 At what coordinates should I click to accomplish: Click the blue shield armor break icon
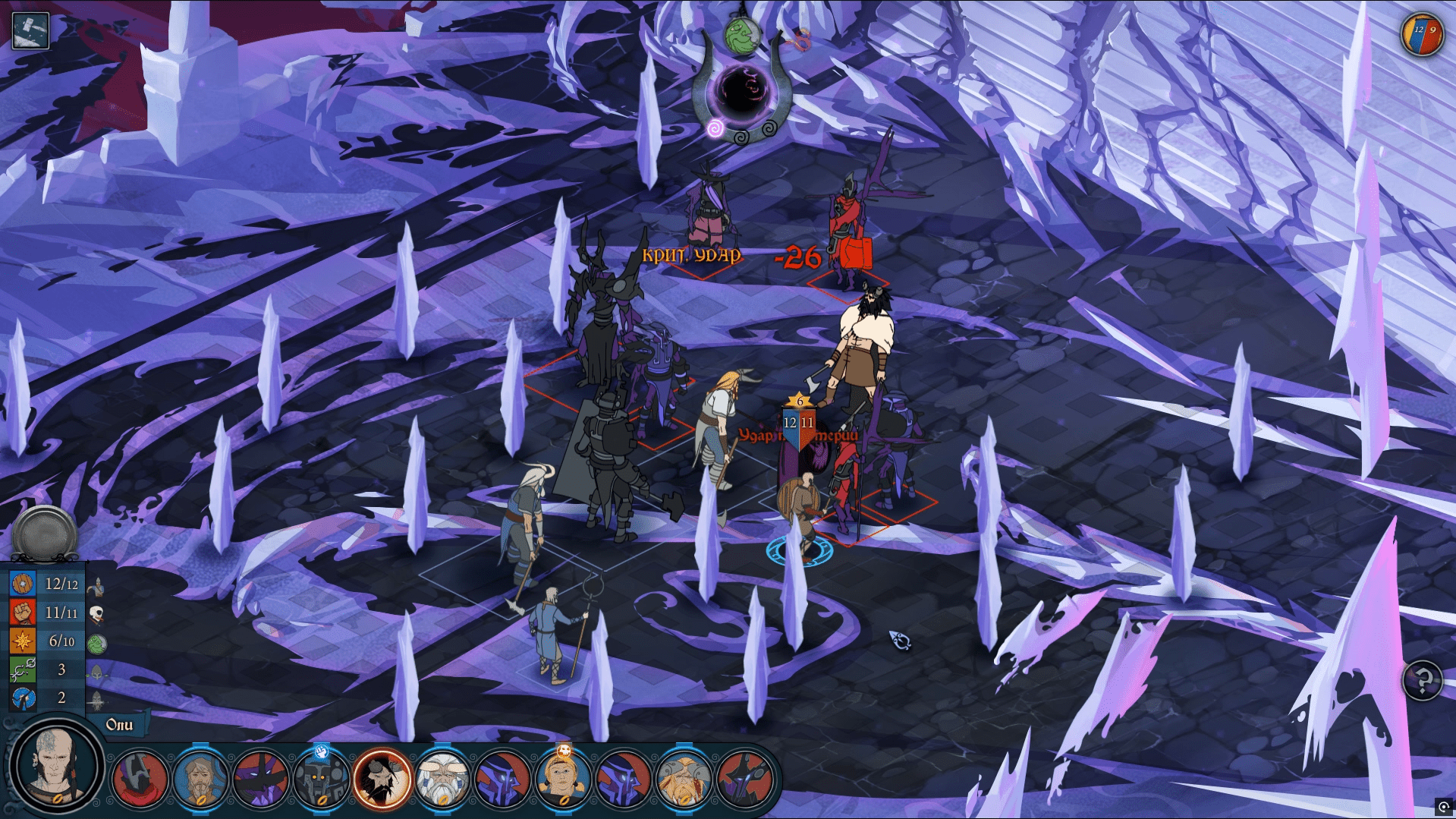coord(23,698)
